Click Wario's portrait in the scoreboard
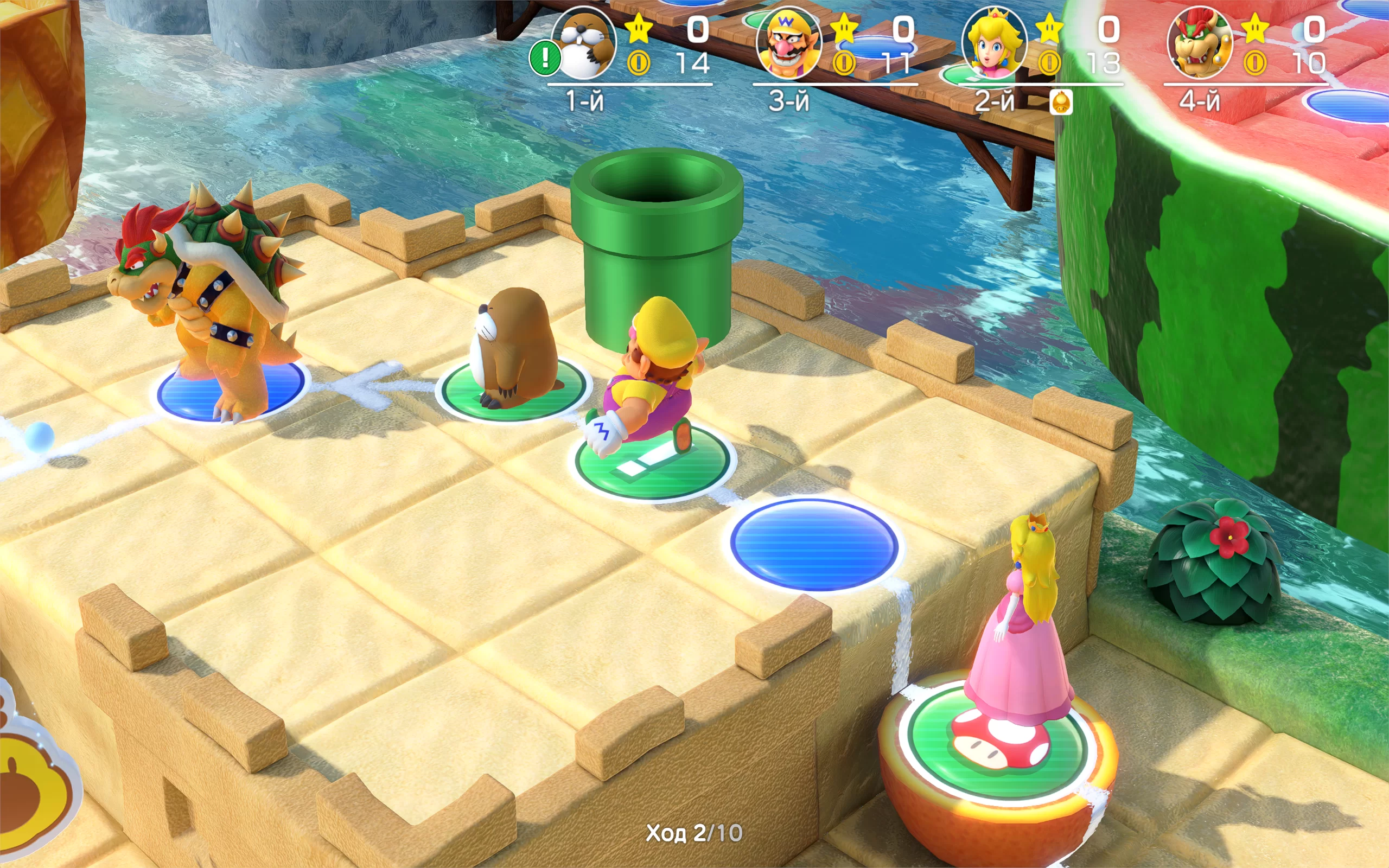The image size is (1389, 868). 788,43
